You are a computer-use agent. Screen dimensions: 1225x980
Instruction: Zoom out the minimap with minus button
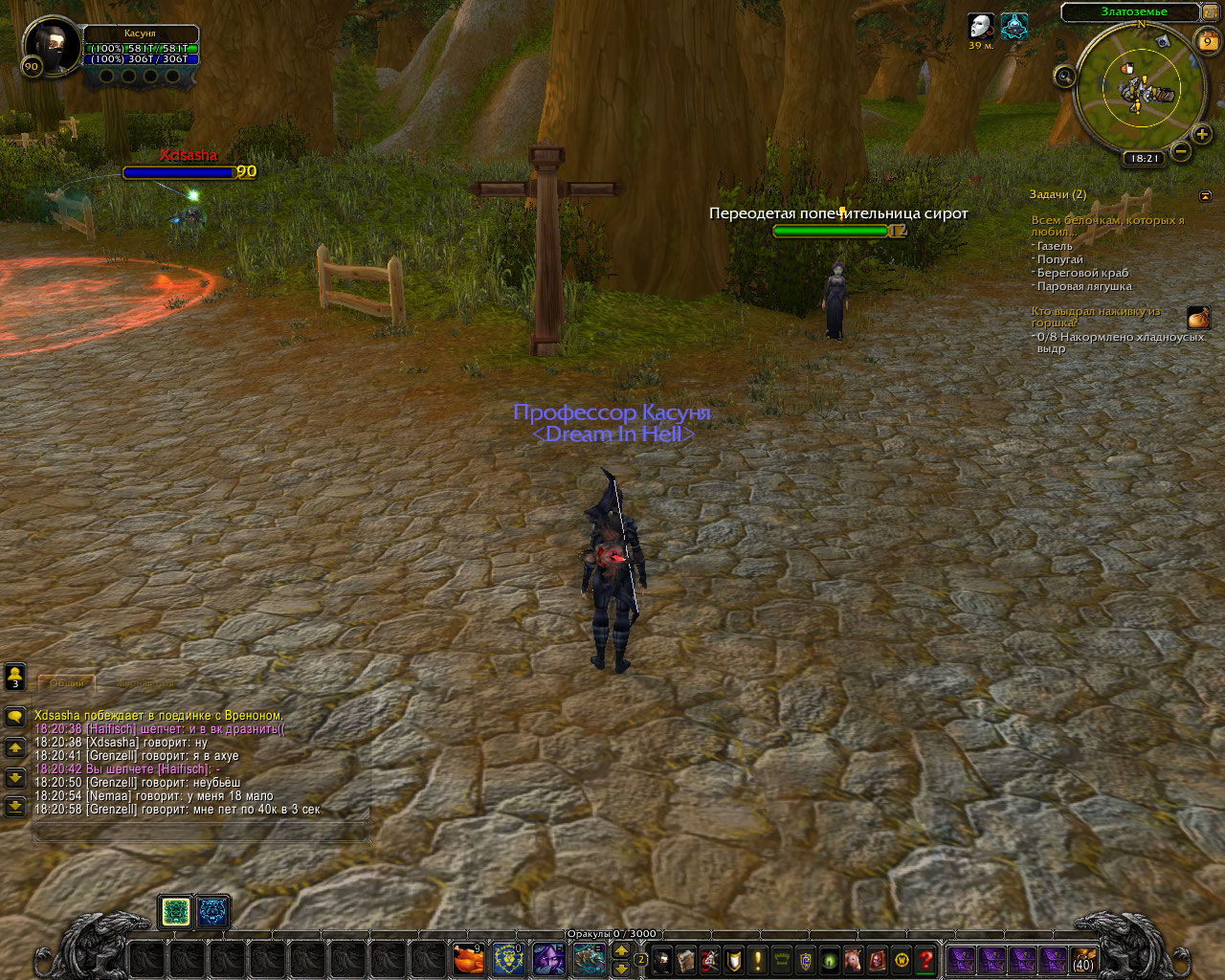(x=1181, y=151)
